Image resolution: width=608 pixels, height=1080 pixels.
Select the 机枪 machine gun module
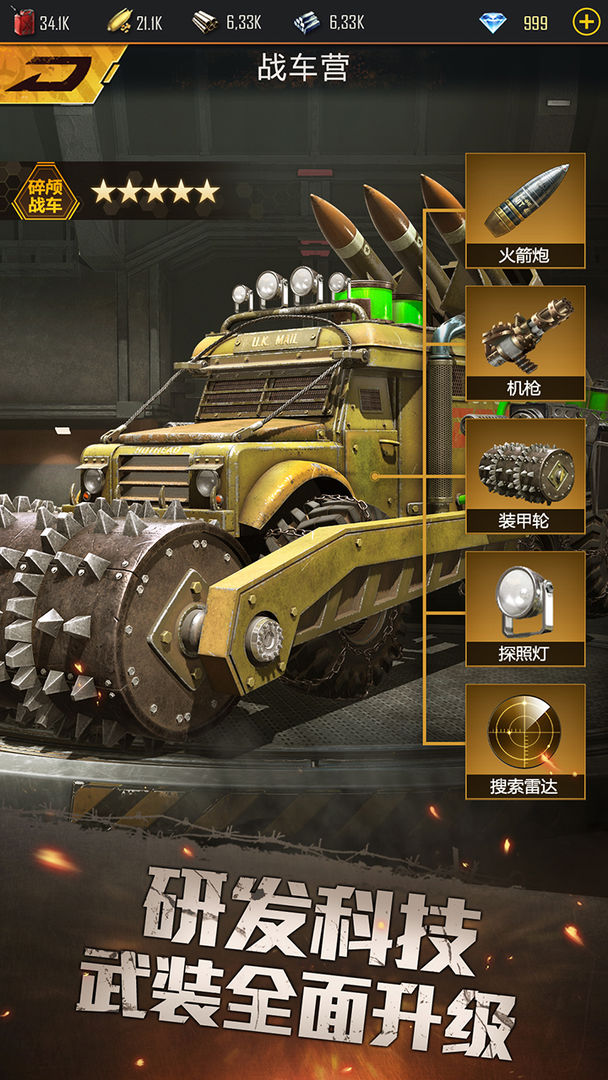tap(525, 344)
